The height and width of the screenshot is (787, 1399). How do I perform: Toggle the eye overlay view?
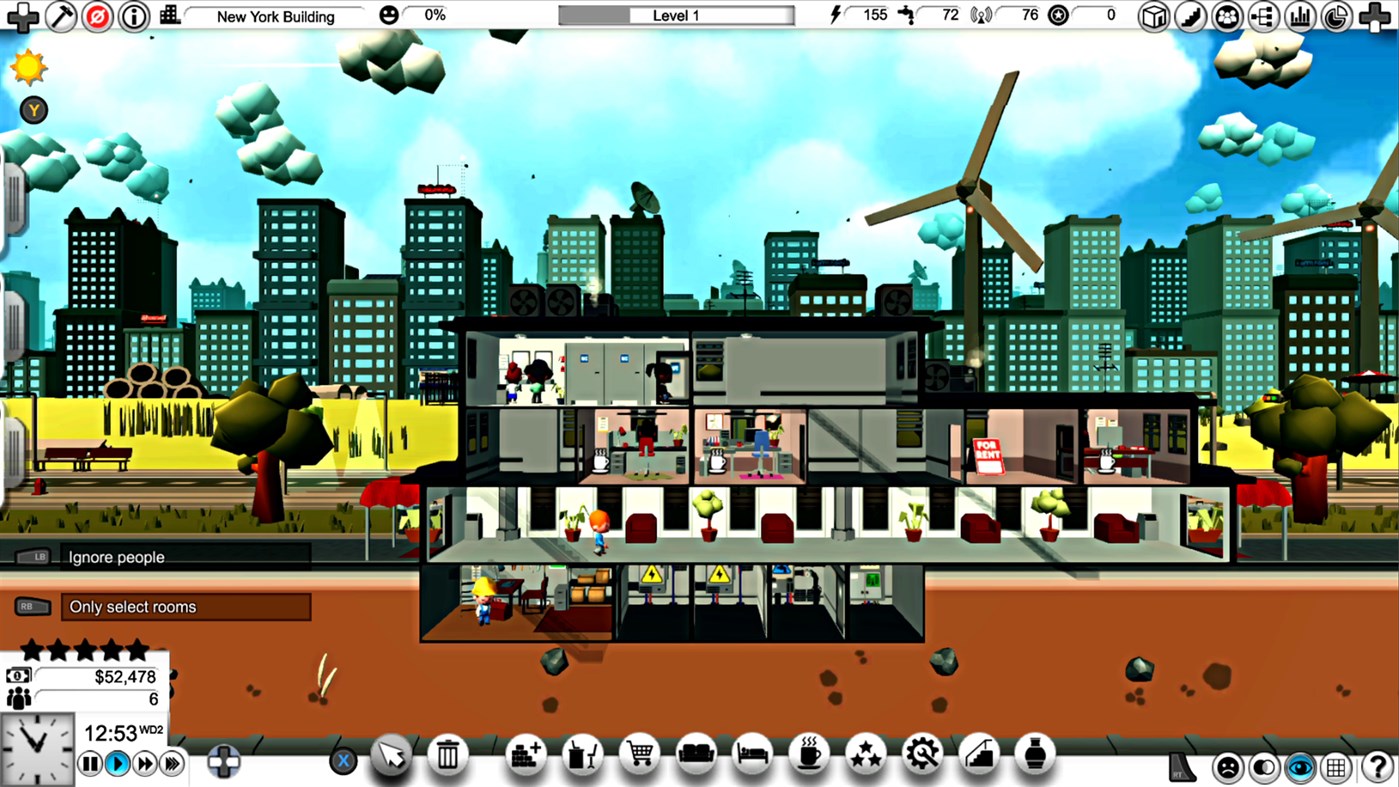(1300, 767)
